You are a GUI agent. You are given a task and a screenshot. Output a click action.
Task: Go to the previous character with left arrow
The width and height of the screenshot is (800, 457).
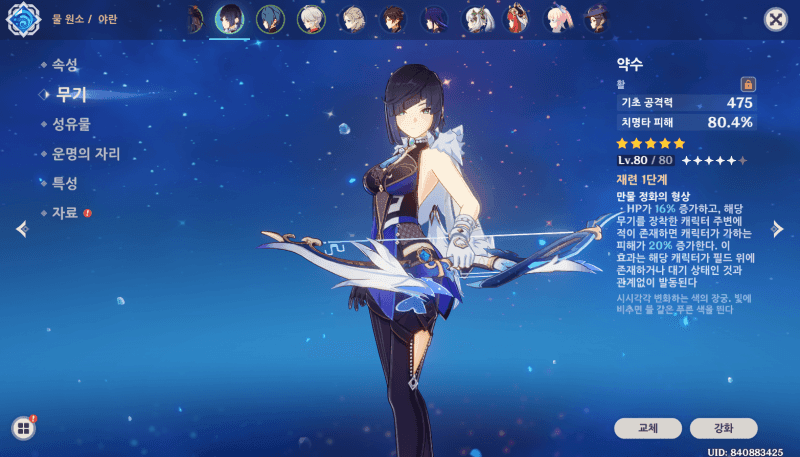click(21, 229)
